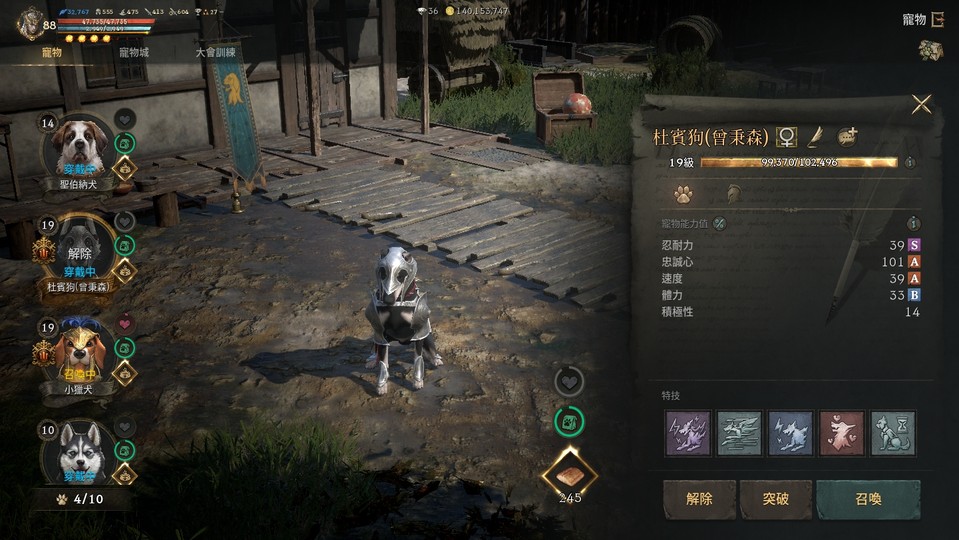Click the quill icon to rename the pet

[815, 136]
